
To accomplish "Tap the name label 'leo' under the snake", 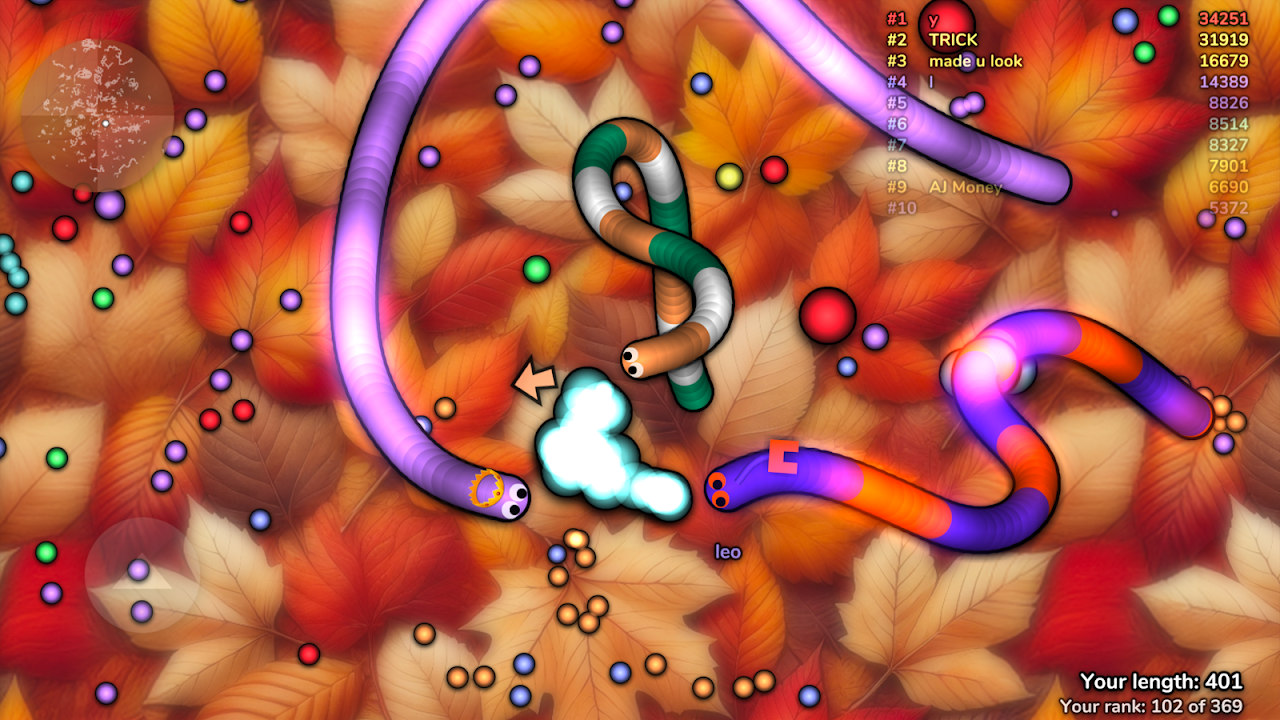I will [728, 550].
